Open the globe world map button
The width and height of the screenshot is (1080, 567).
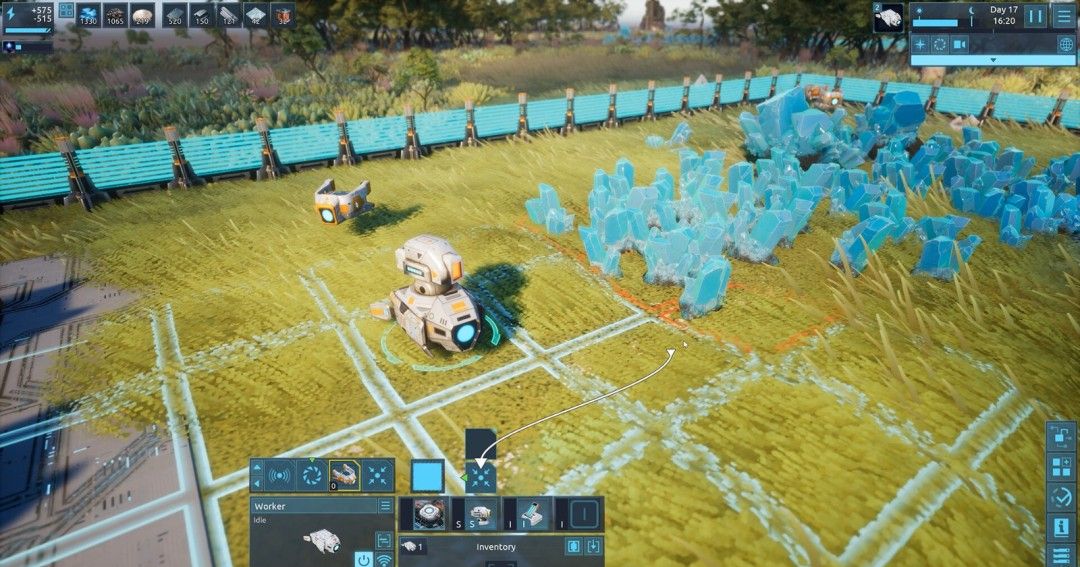click(1066, 44)
